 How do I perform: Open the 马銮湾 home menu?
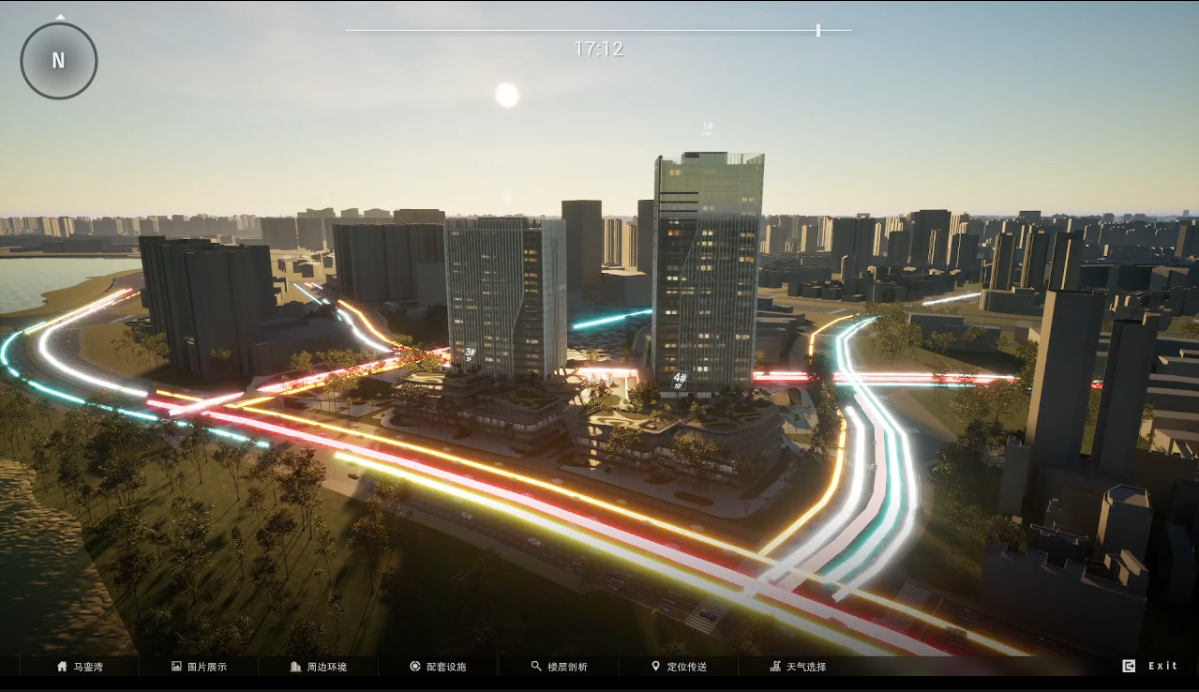pos(80,666)
